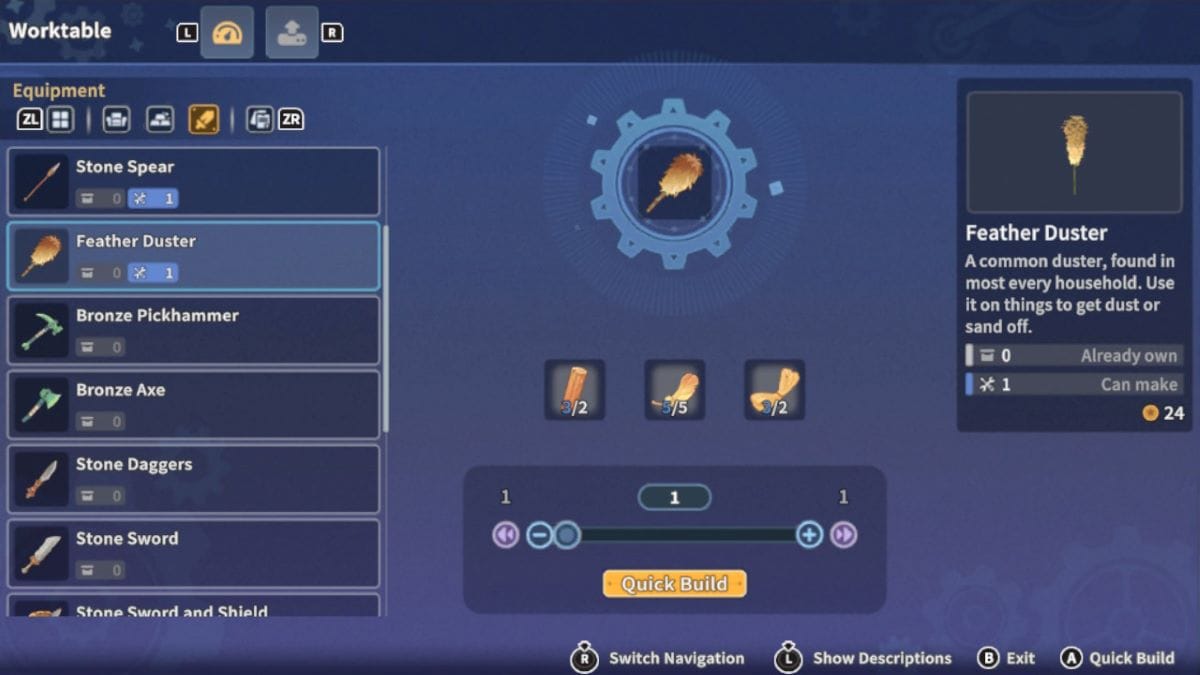Inspect the feather material slot
Viewport: 1200px width, 675px height.
(674, 390)
